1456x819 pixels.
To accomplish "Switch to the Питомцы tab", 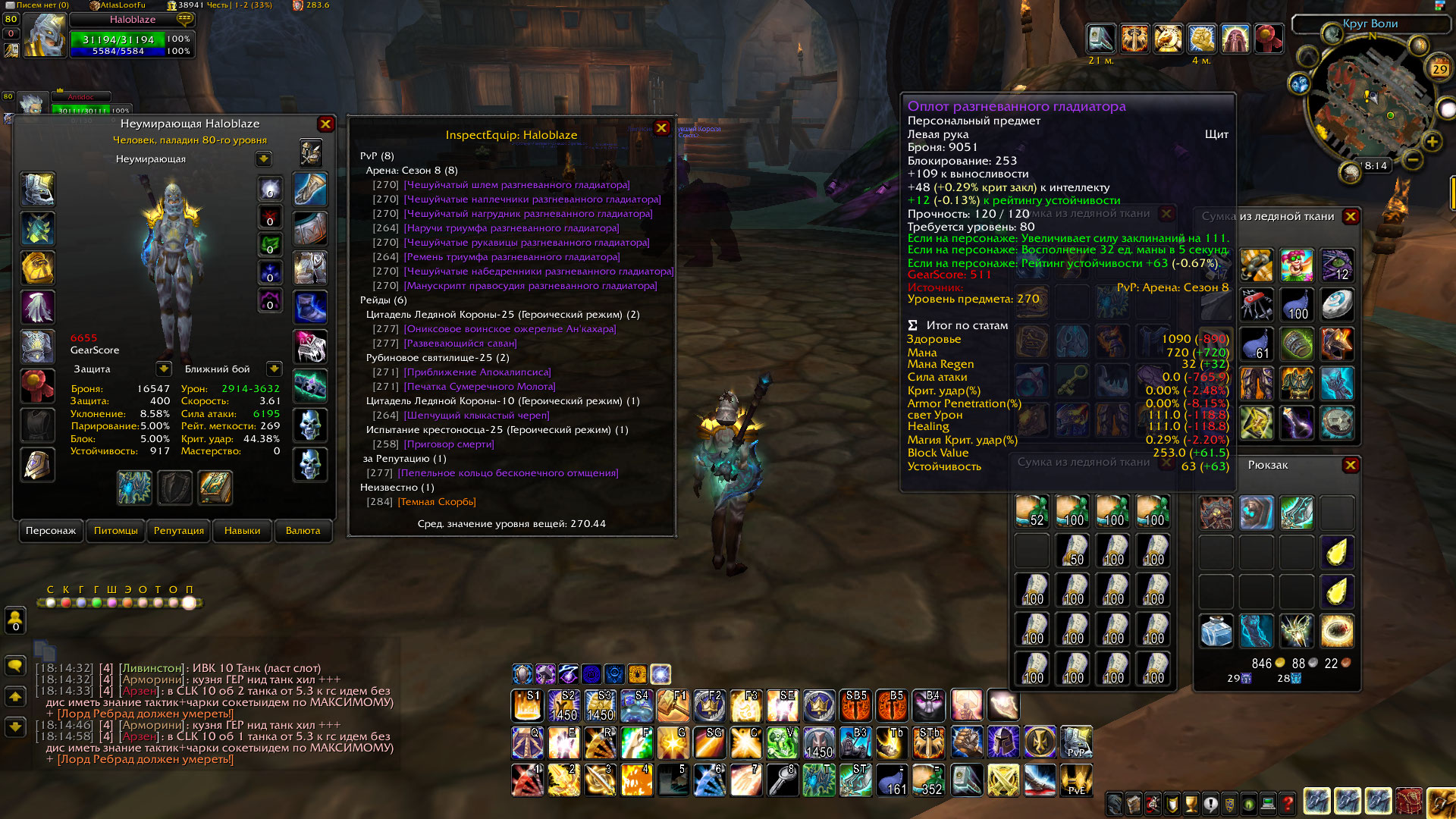I will pyautogui.click(x=116, y=531).
